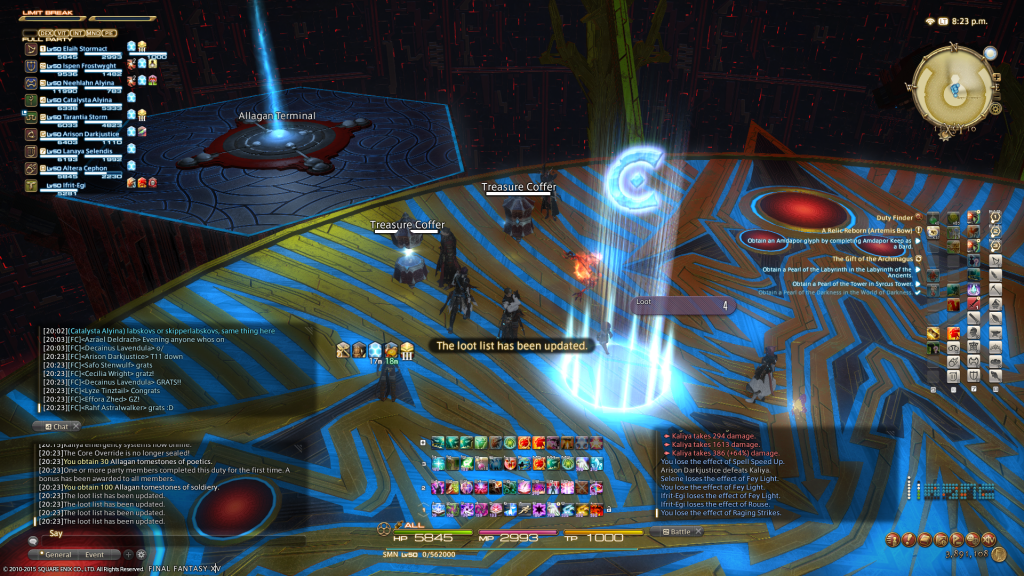Close the detached Chat tab
This screenshot has width=1024, height=576.
[75, 427]
